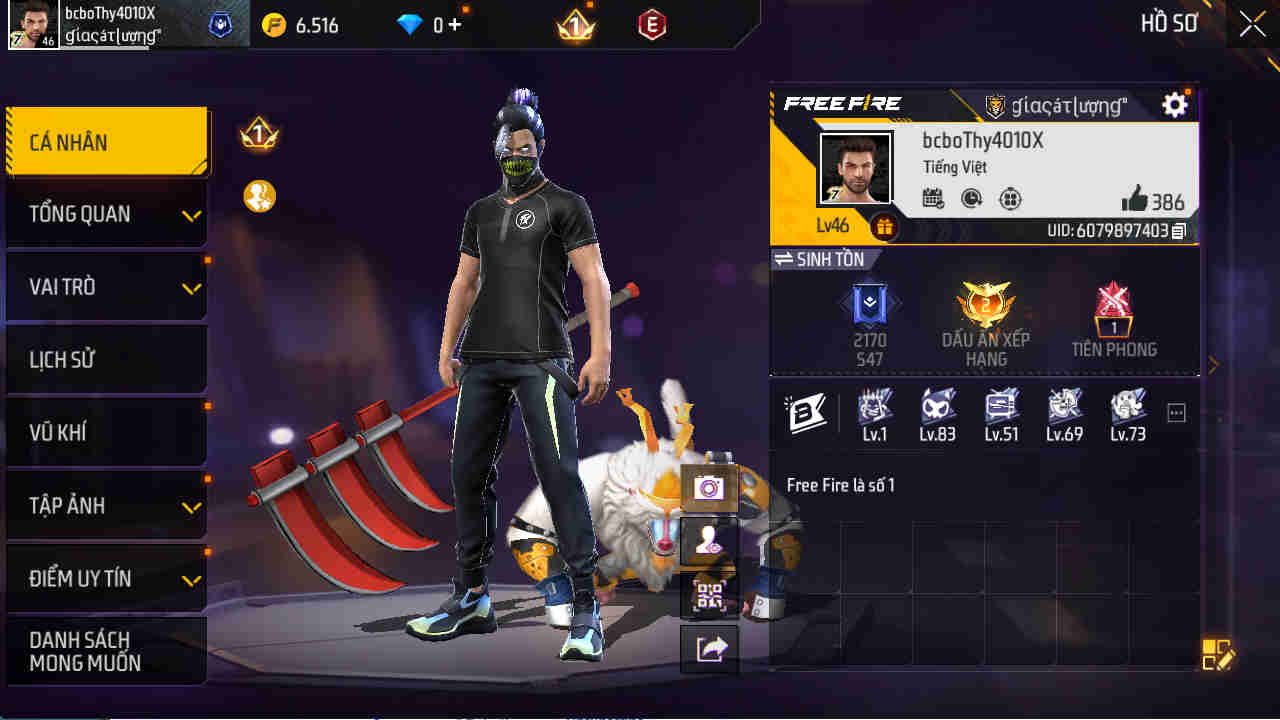Click the player avatar thumbnail in profile card
Image resolution: width=1280 pixels, height=720 pixels.
pos(855,168)
